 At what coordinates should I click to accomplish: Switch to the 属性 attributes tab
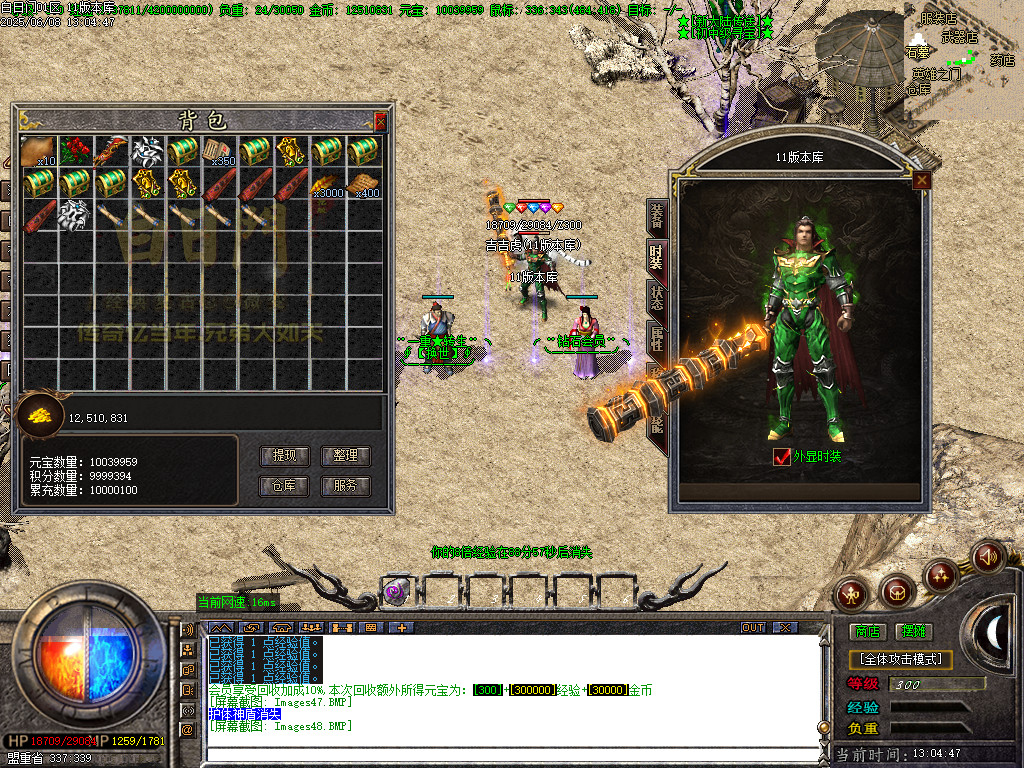pyautogui.click(x=657, y=338)
